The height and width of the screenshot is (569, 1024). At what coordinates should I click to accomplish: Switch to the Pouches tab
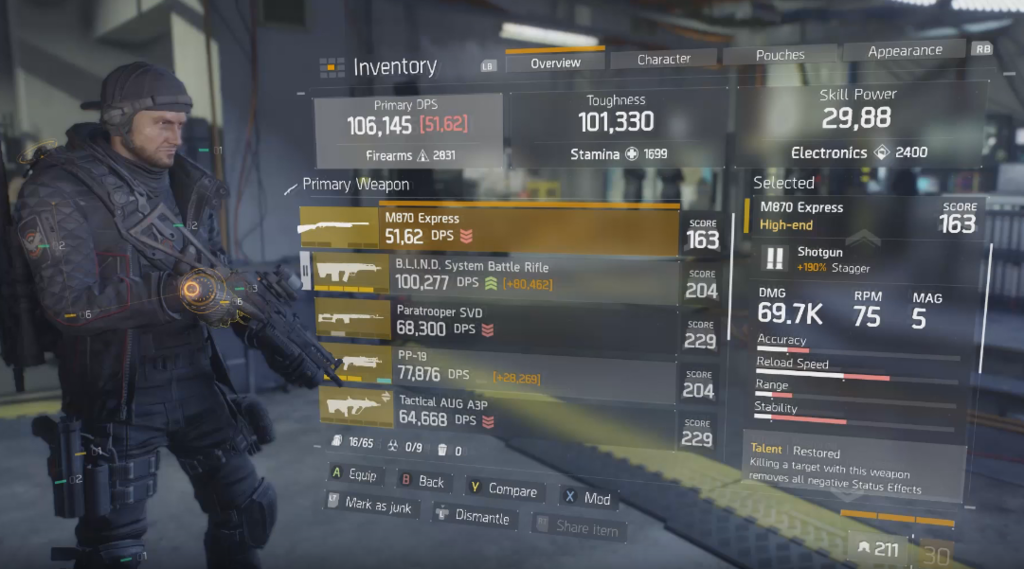point(779,56)
